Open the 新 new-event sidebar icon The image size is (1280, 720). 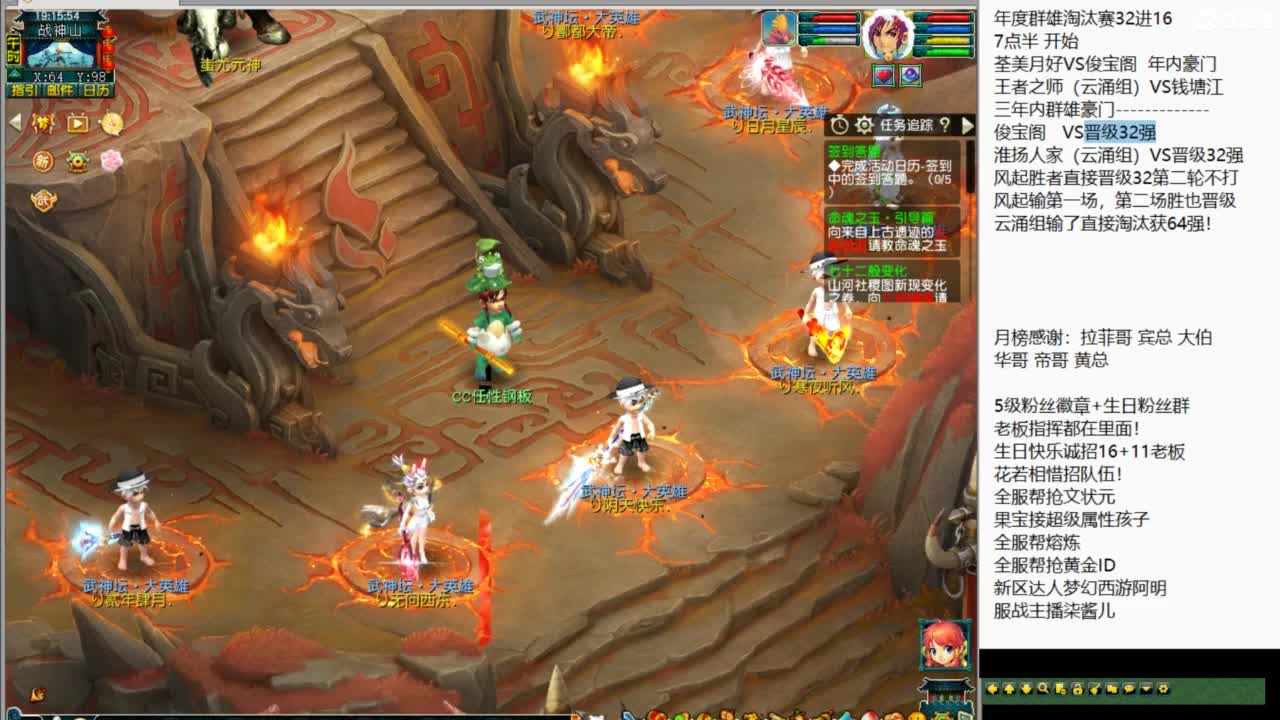pos(43,161)
